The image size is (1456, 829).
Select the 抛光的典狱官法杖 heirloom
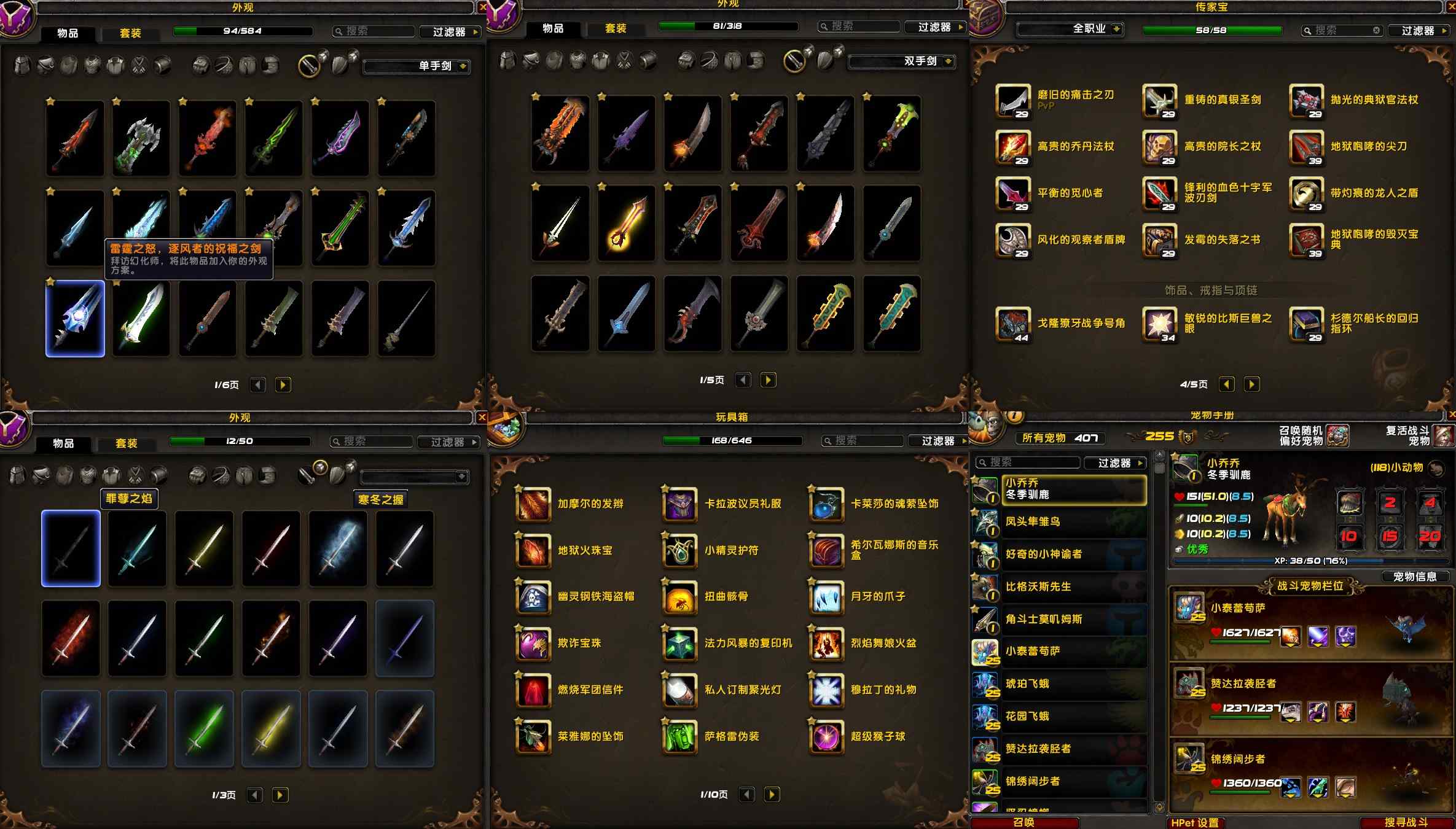(1306, 100)
